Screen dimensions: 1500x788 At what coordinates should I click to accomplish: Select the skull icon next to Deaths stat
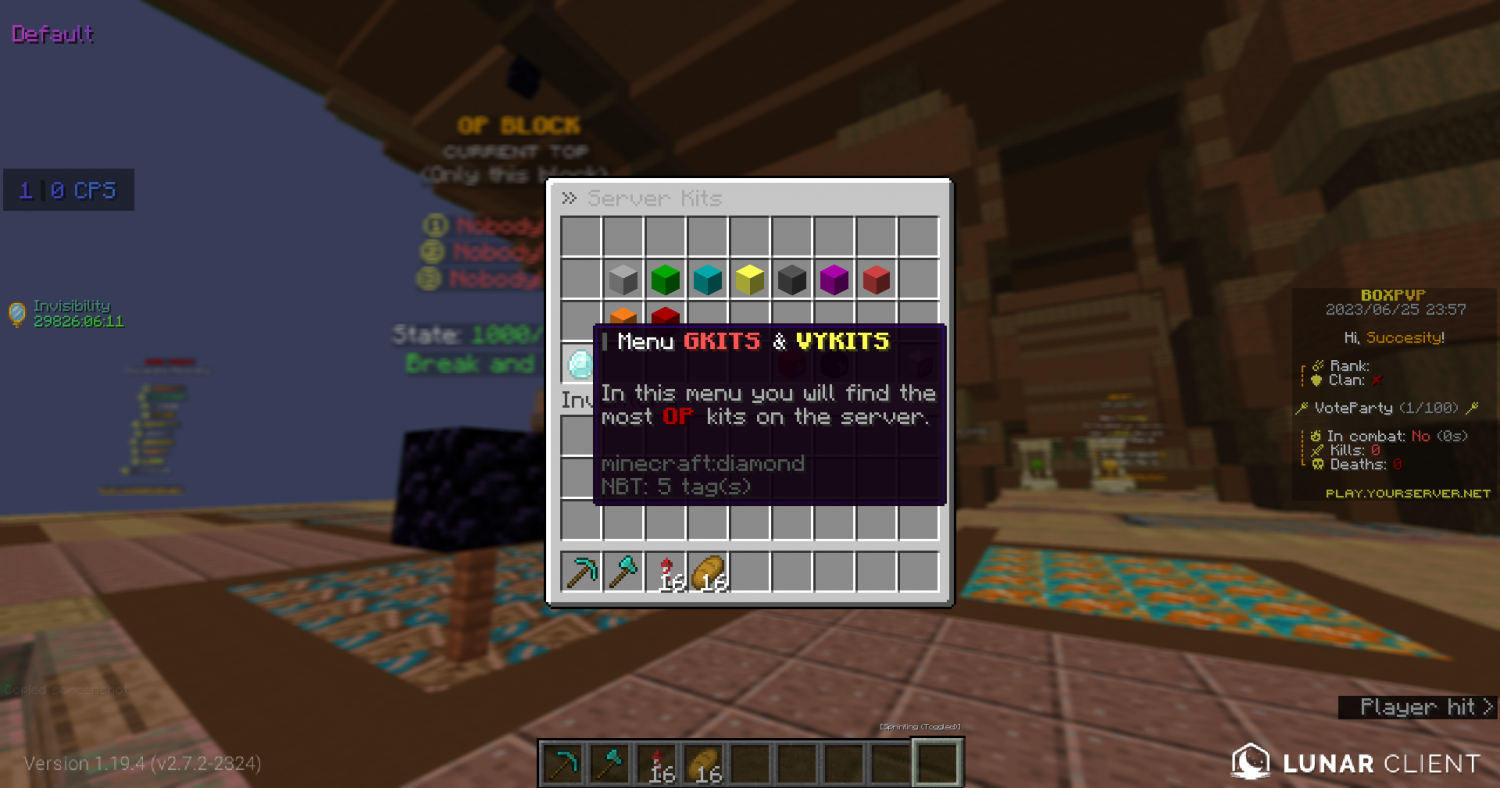(1317, 463)
